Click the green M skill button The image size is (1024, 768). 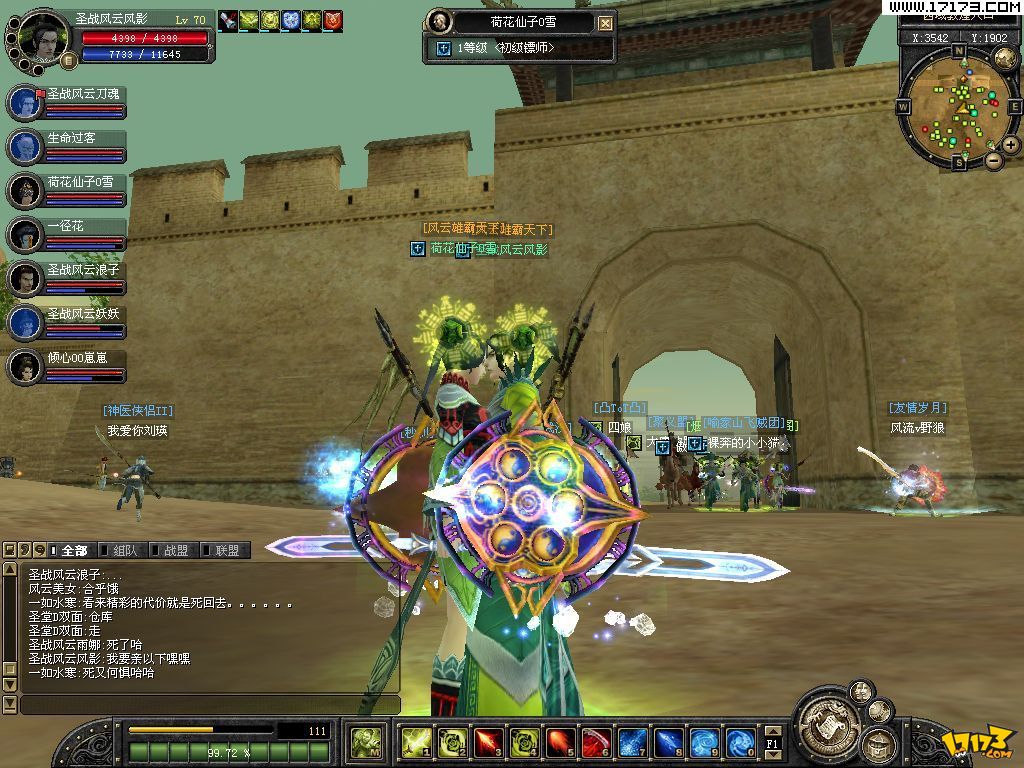coord(364,742)
